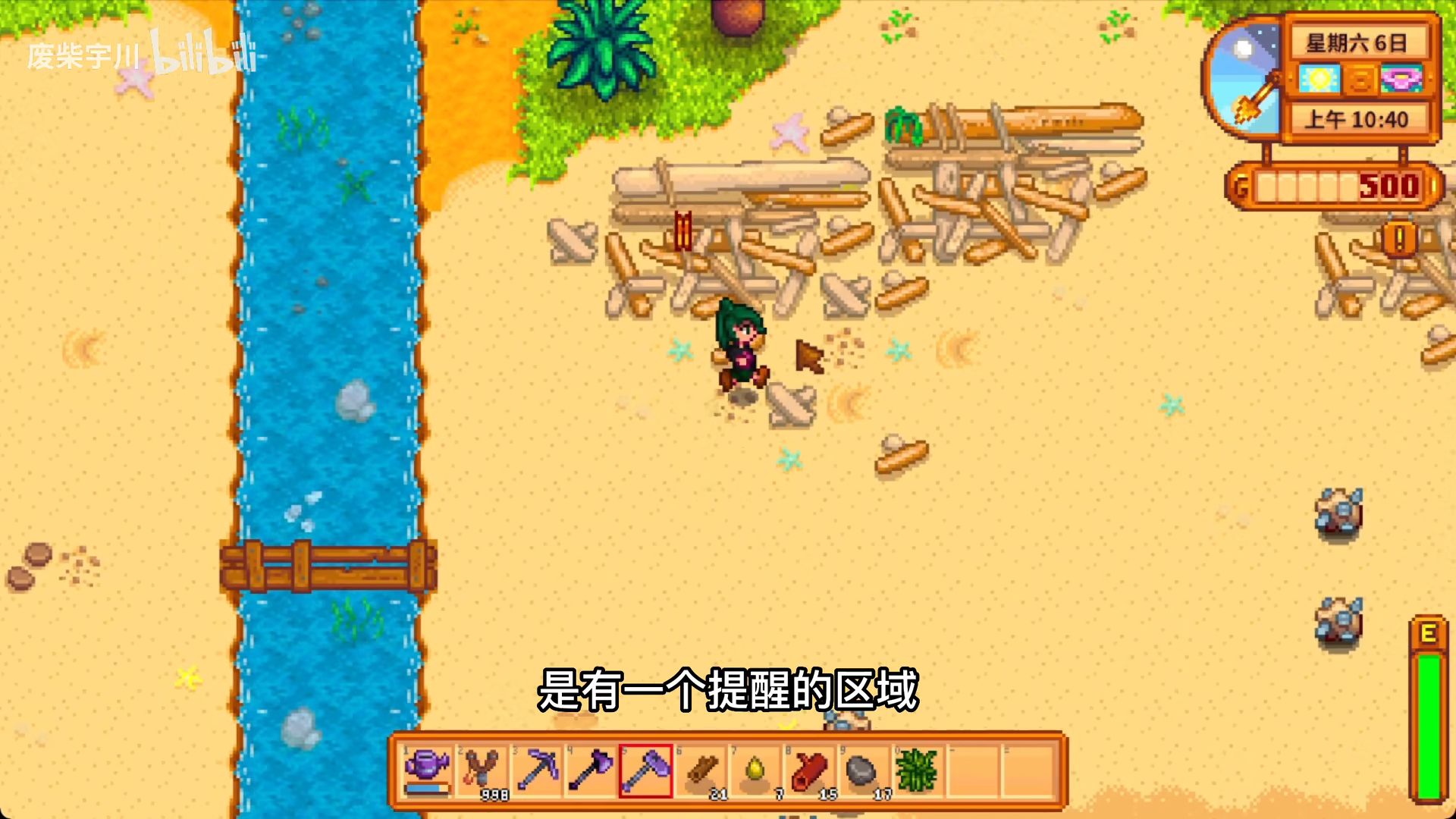
Task: Select the watering can hotbar slot
Action: coord(428,770)
